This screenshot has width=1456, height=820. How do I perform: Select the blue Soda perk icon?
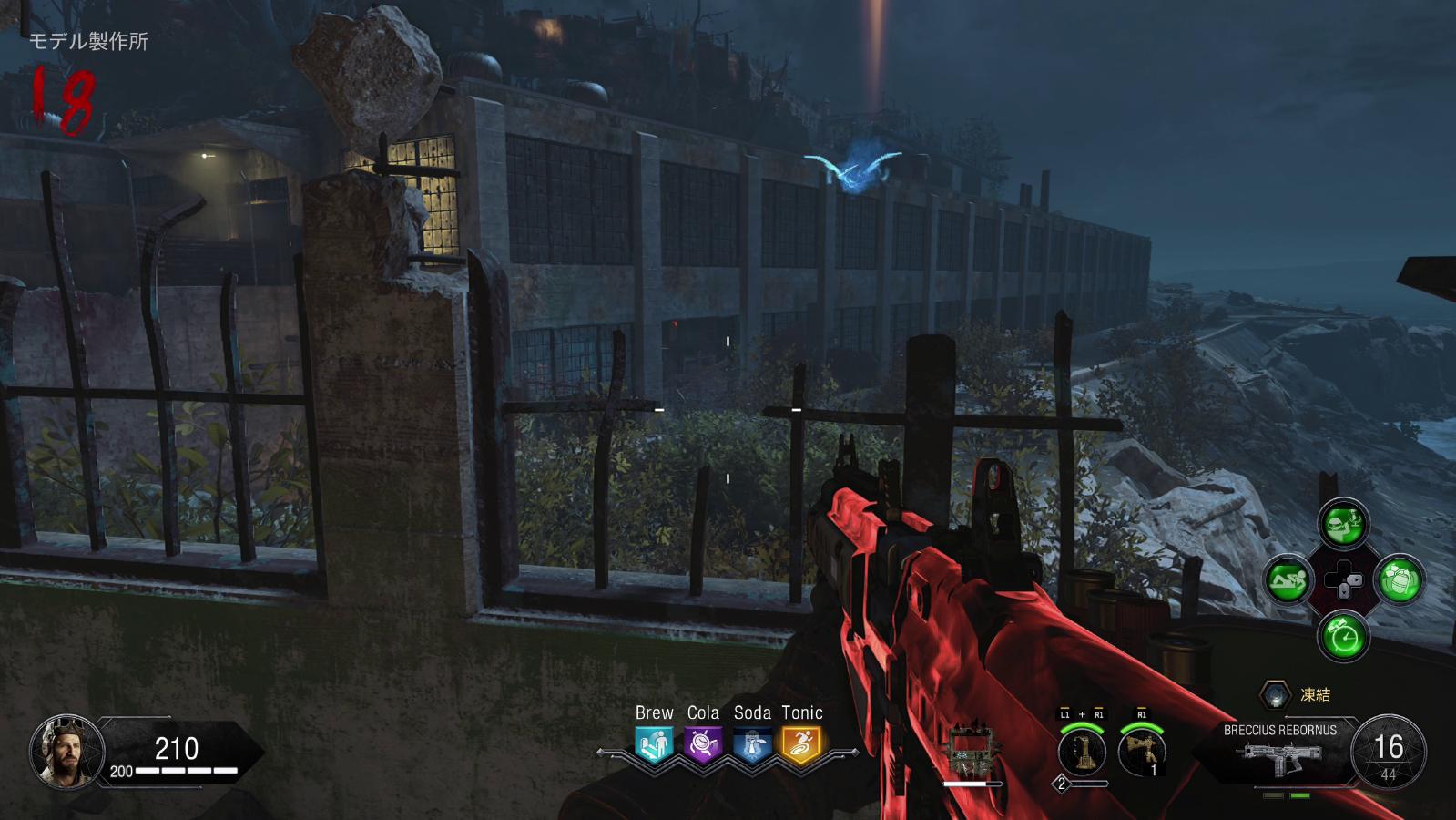click(x=752, y=744)
